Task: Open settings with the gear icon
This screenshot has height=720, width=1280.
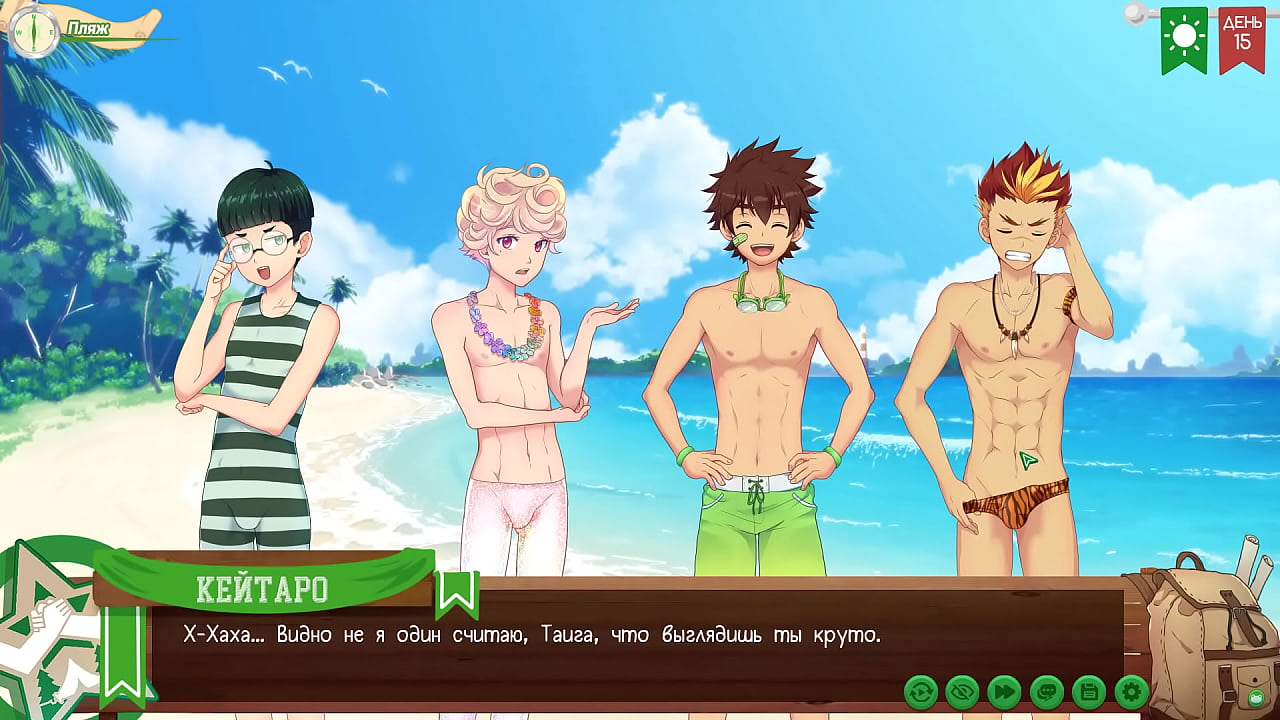Action: pyautogui.click(x=1131, y=691)
